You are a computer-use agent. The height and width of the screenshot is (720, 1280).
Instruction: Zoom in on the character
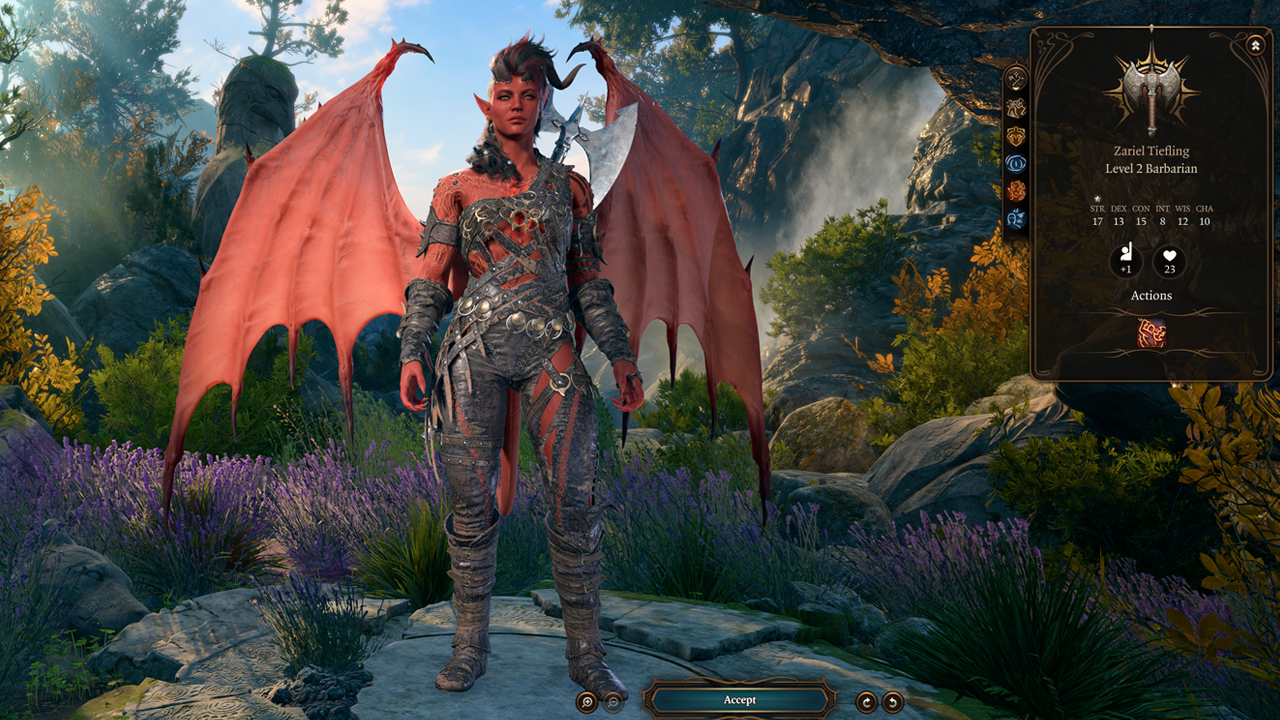pyautogui.click(x=587, y=702)
